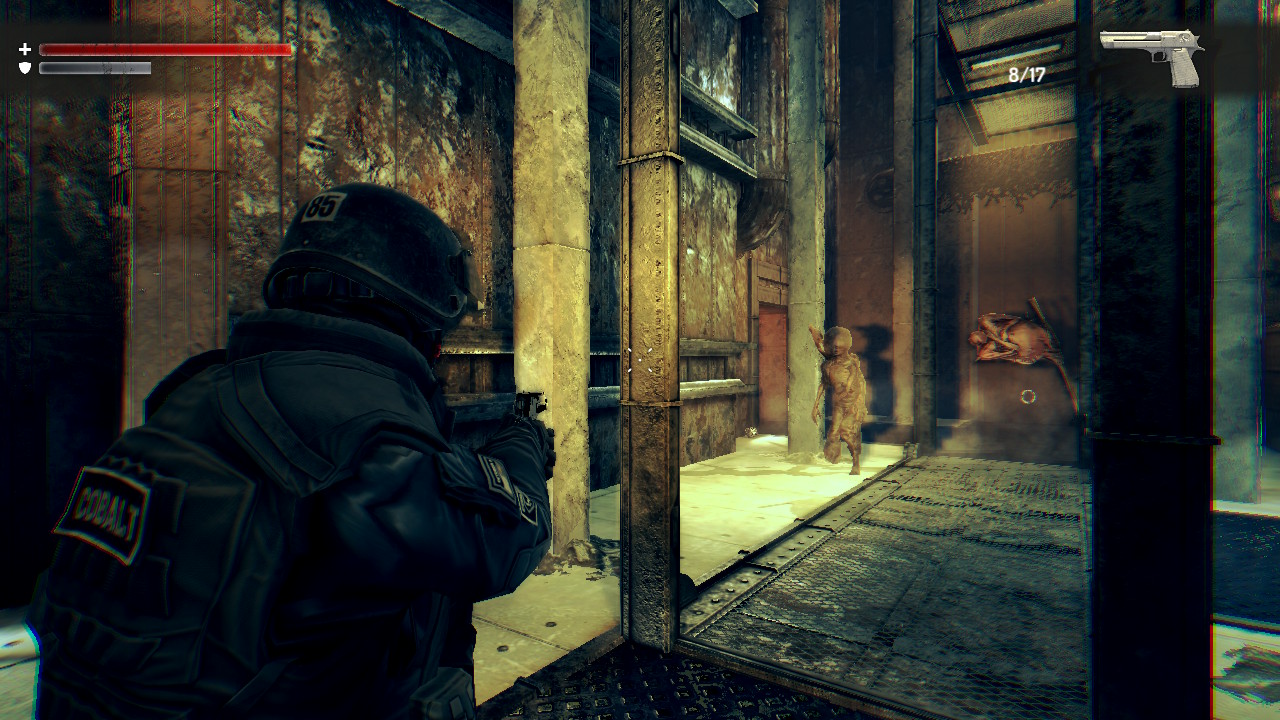Click the circular aiming reticle
Viewport: 1280px width, 720px height.
[x=1028, y=397]
